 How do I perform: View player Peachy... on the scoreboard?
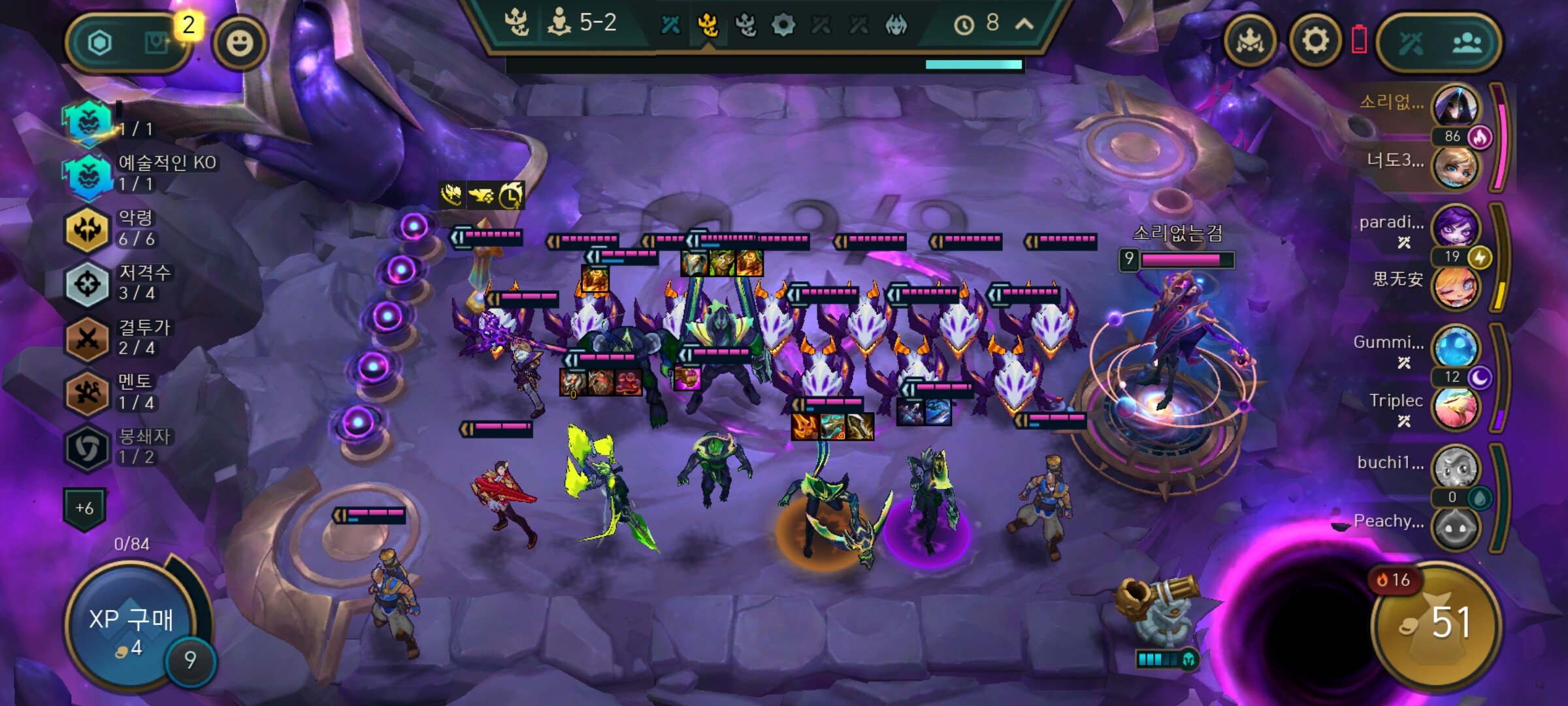tap(1455, 526)
